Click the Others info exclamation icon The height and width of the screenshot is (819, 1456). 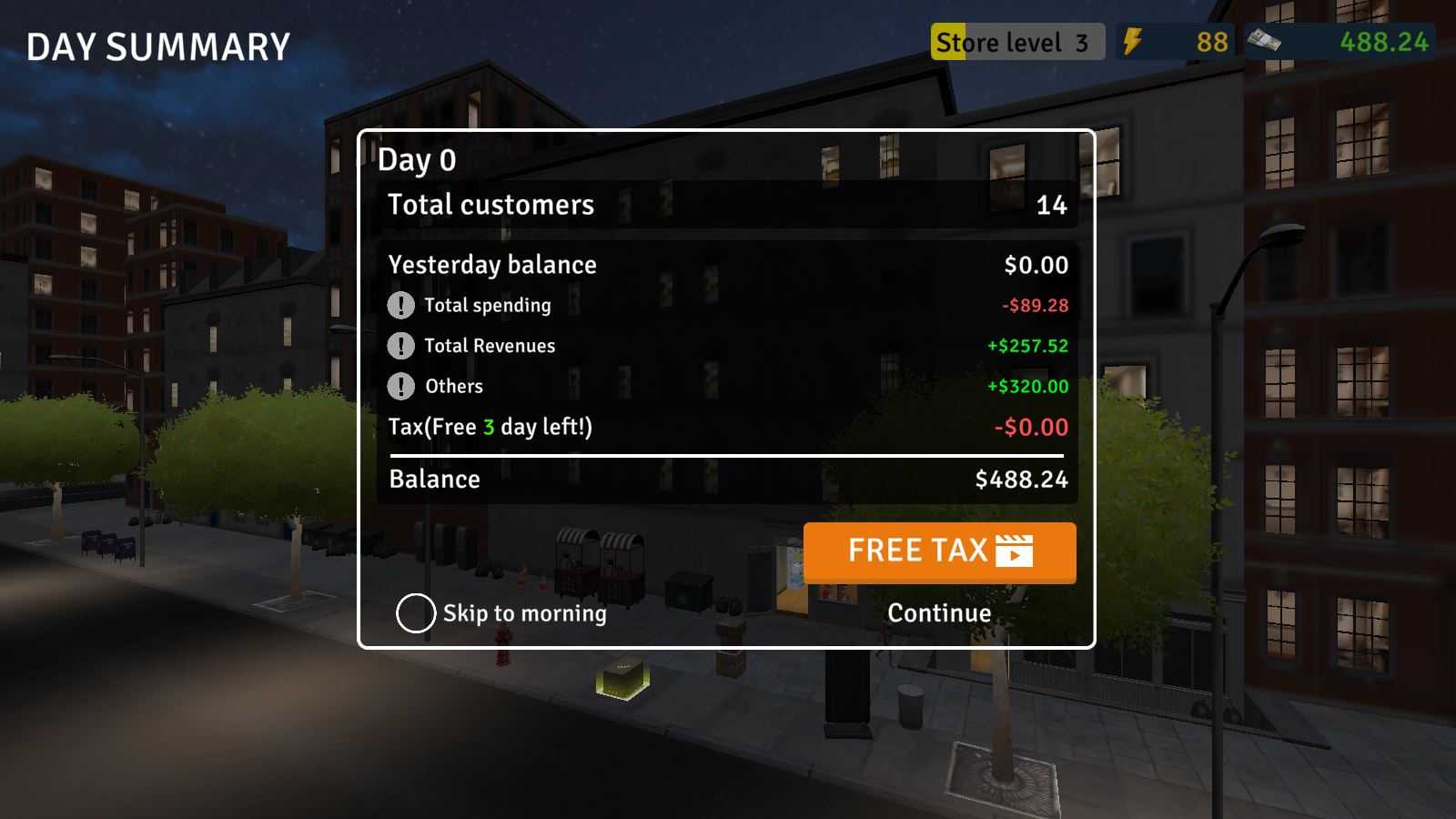click(x=400, y=387)
